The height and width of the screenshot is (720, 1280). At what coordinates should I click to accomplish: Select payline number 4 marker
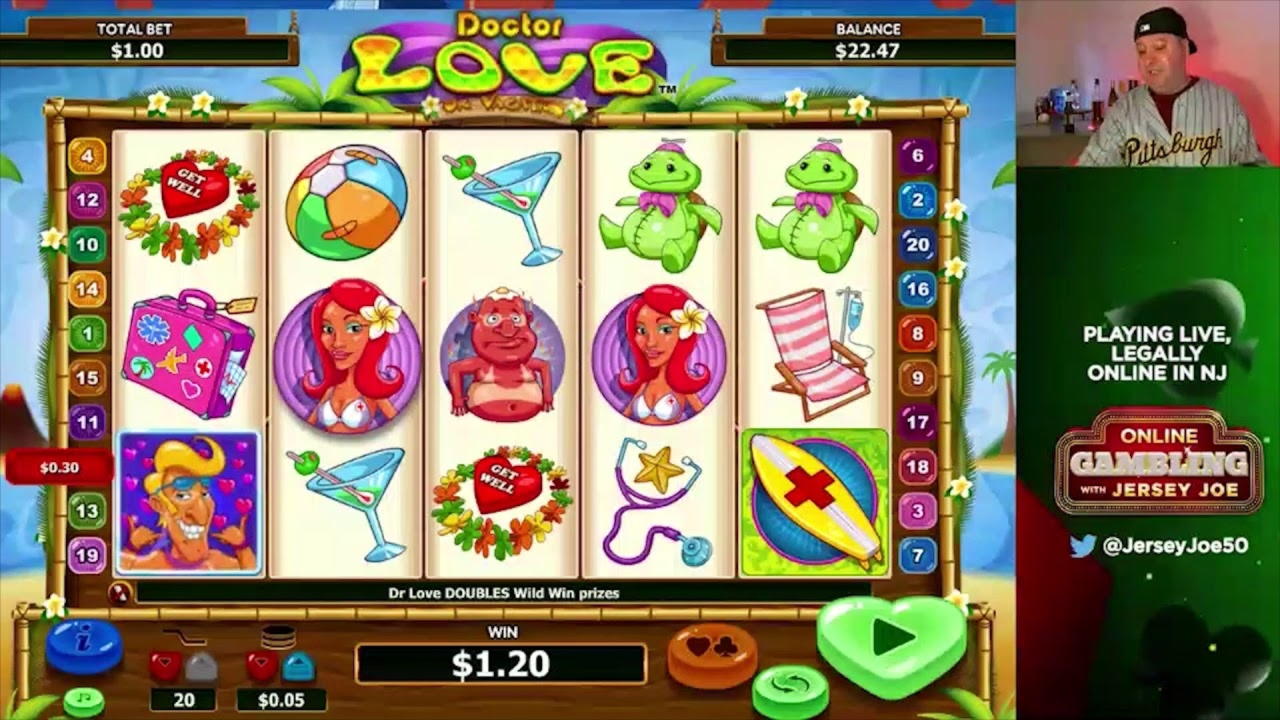point(87,156)
